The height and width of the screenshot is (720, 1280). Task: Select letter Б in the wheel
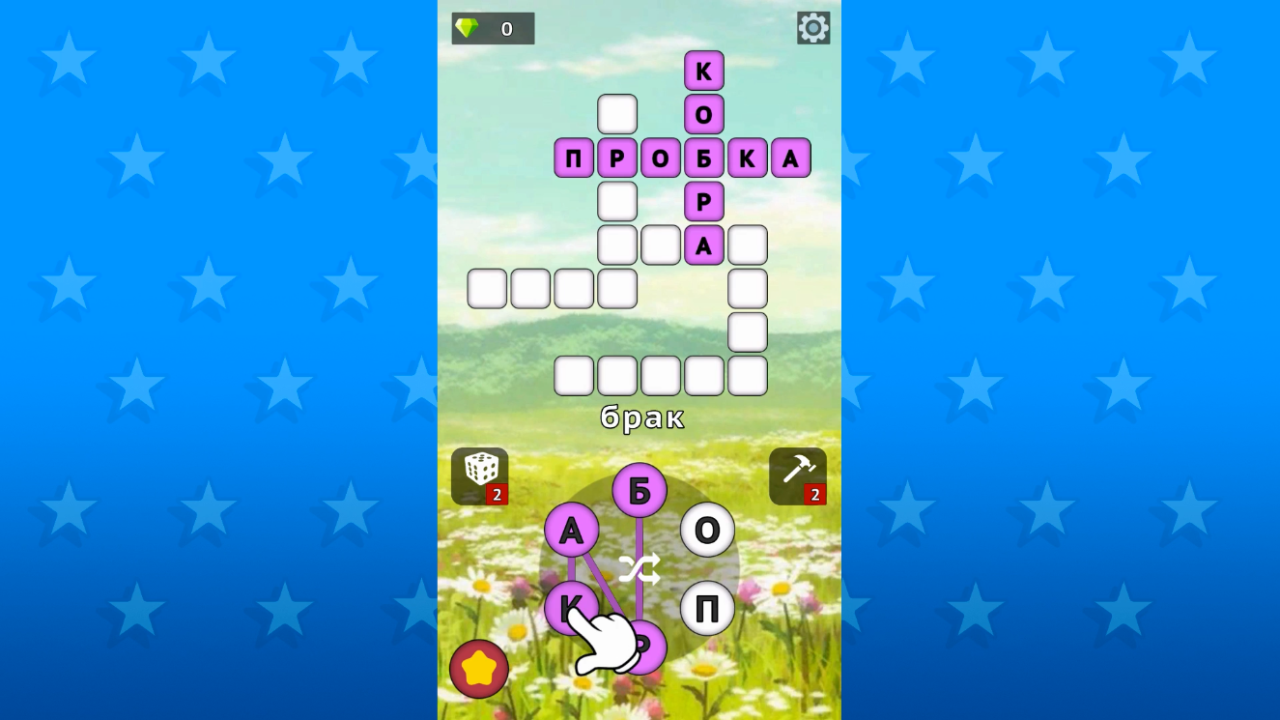[x=641, y=489]
